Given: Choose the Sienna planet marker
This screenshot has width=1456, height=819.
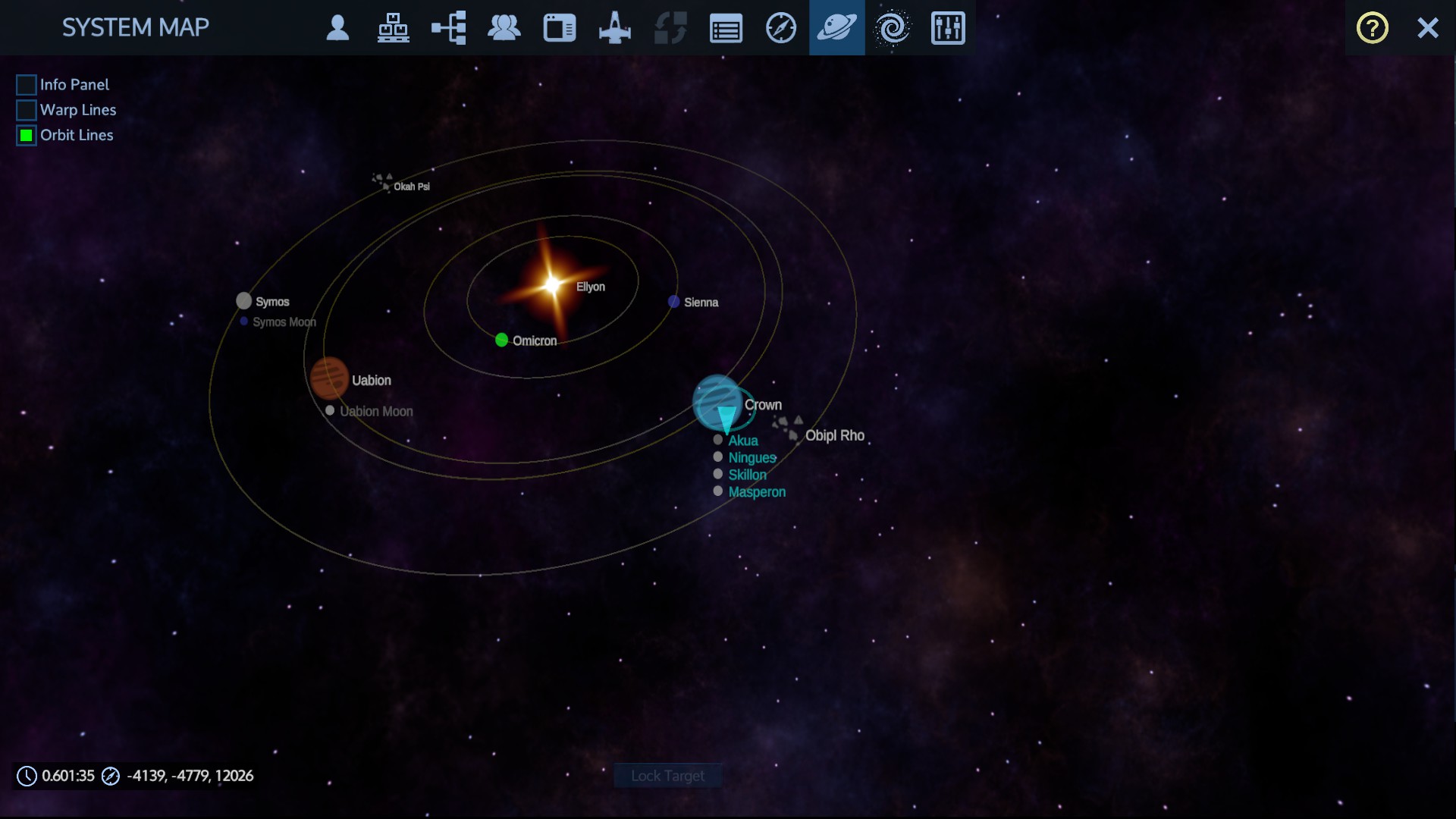Looking at the screenshot, I should 673,302.
